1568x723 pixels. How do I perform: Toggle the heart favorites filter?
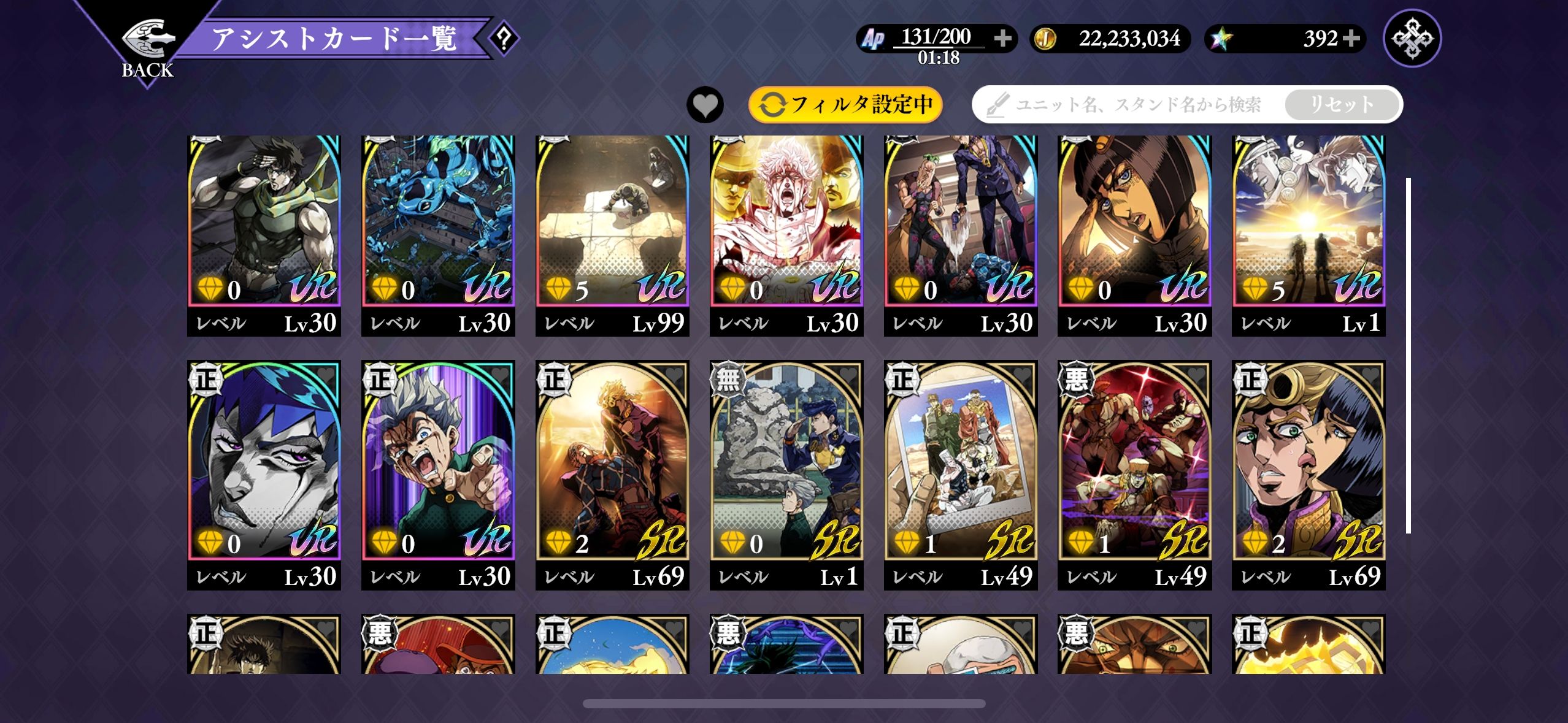point(705,105)
